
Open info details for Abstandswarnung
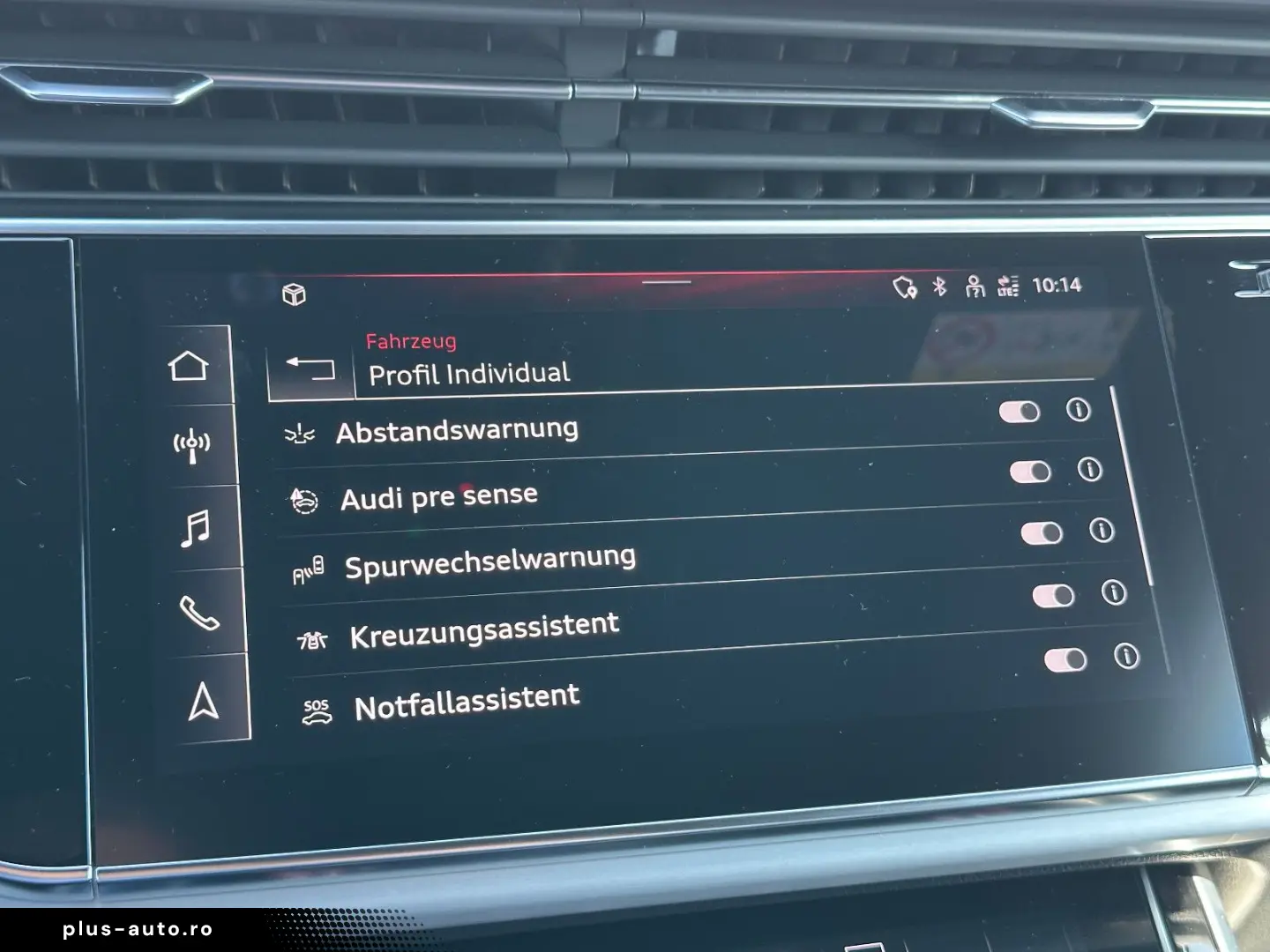point(1078,407)
